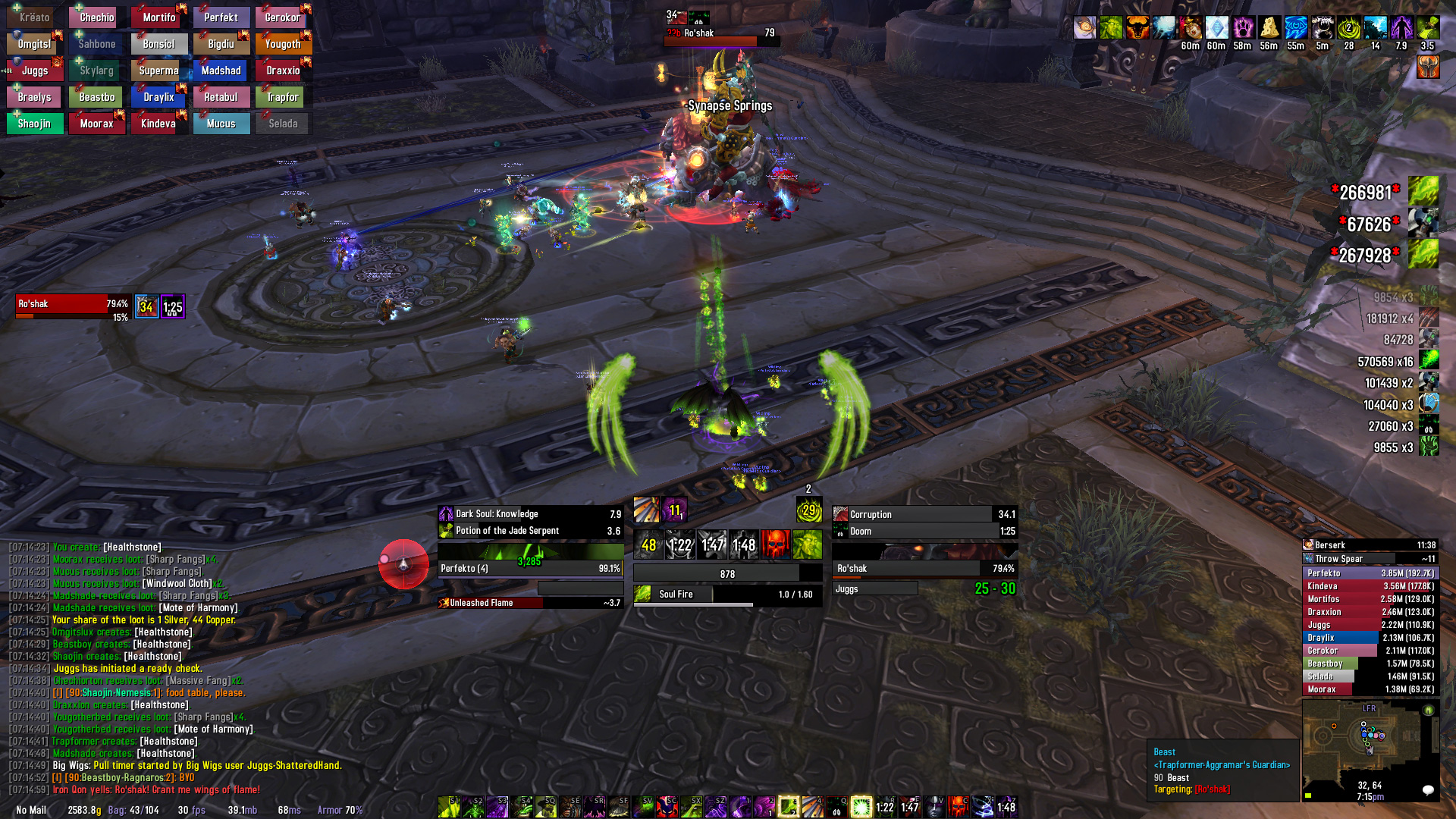Image resolution: width=1456 pixels, height=819 pixels.
Task: Select Perfekto row in damage meter
Action: [1370, 573]
